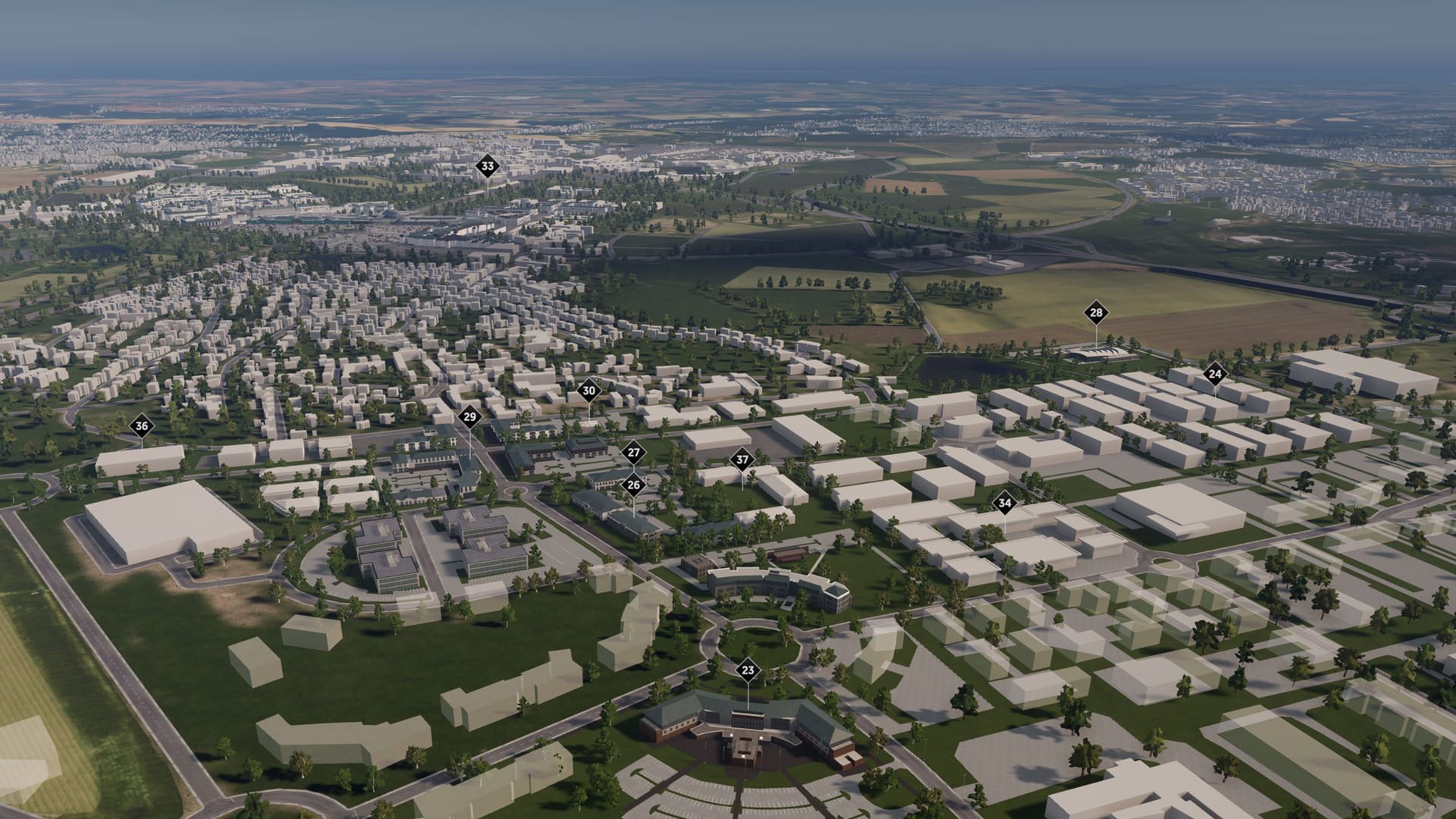Open map marker number 27
The image size is (1456, 819).
634,453
